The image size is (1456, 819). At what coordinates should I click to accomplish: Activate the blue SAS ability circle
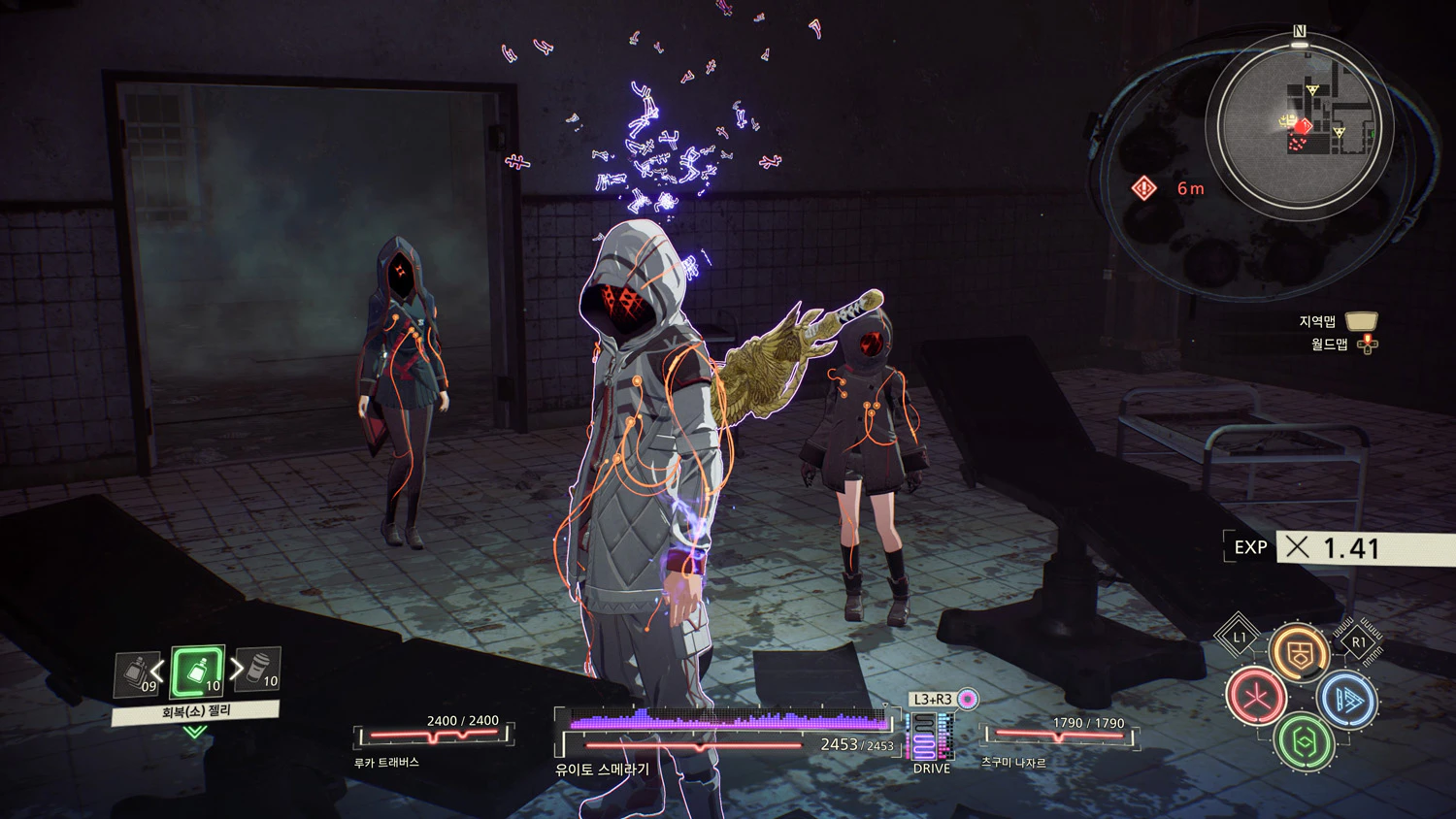1348,699
